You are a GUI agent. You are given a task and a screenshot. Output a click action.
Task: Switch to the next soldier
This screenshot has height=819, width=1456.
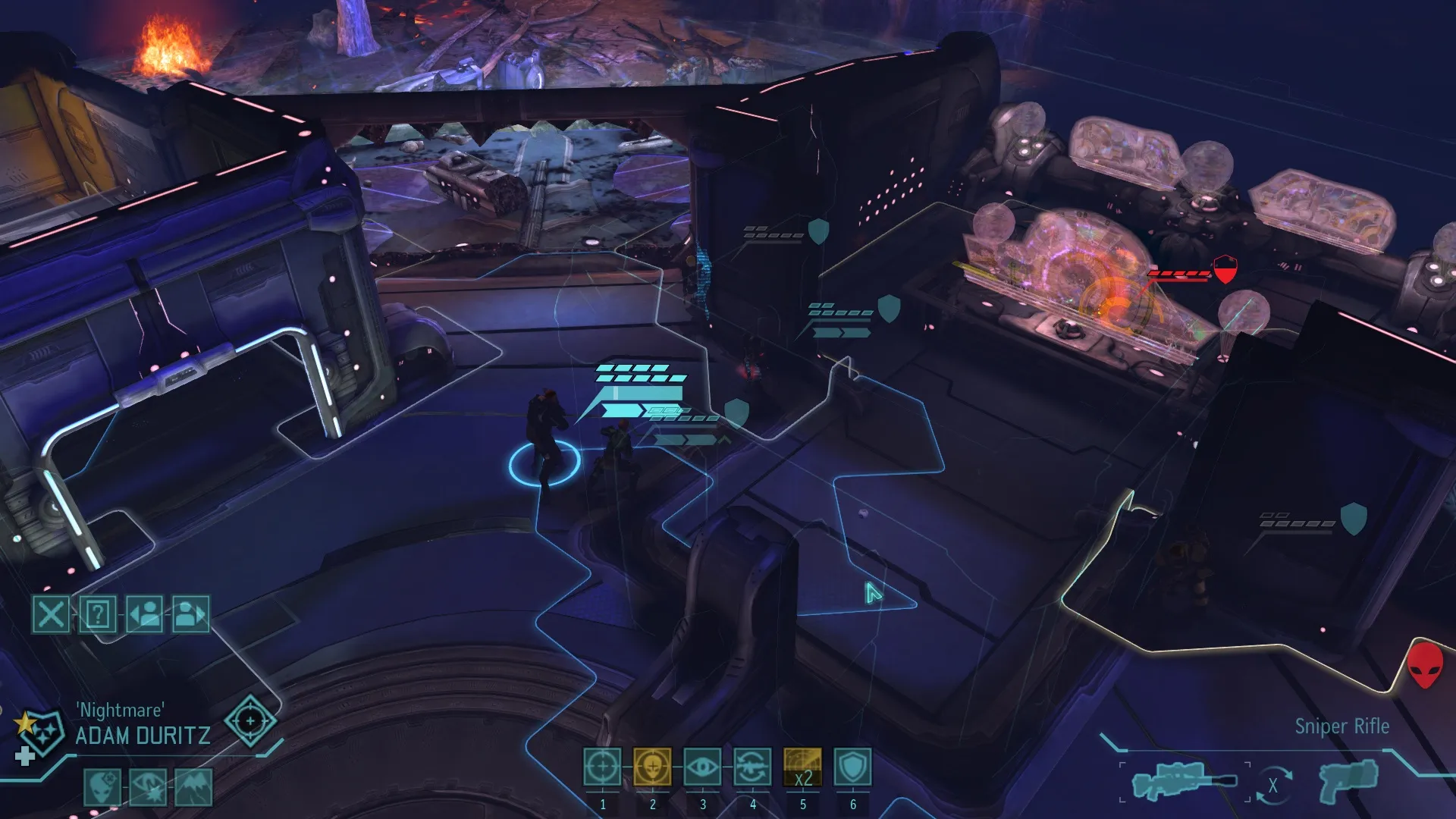coord(191,613)
